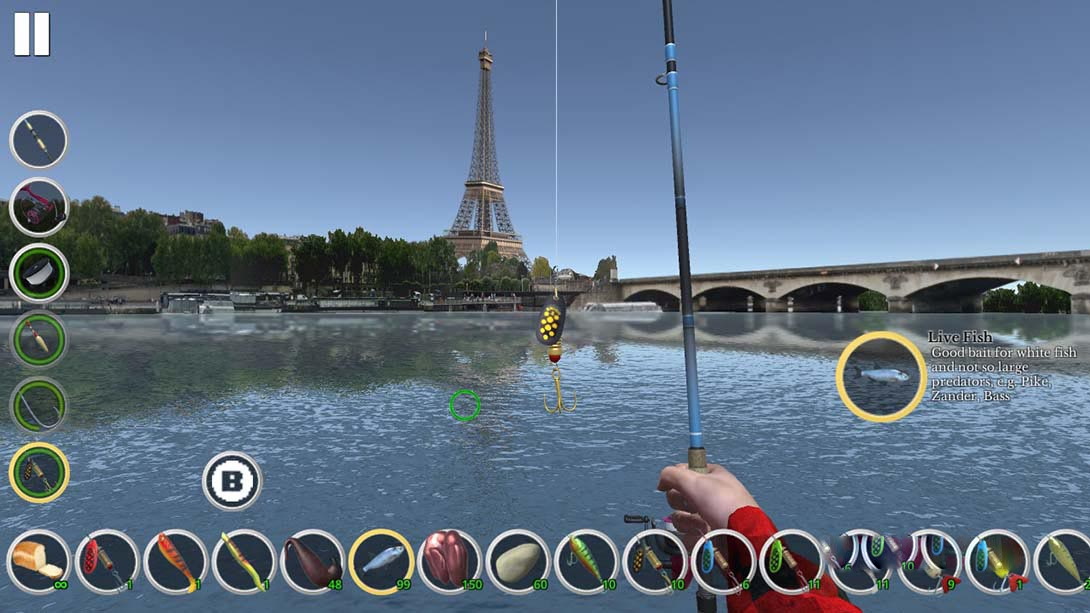The height and width of the screenshot is (613, 1090).
Task: Choose the red spoon lure slot
Action: pos(107,562)
